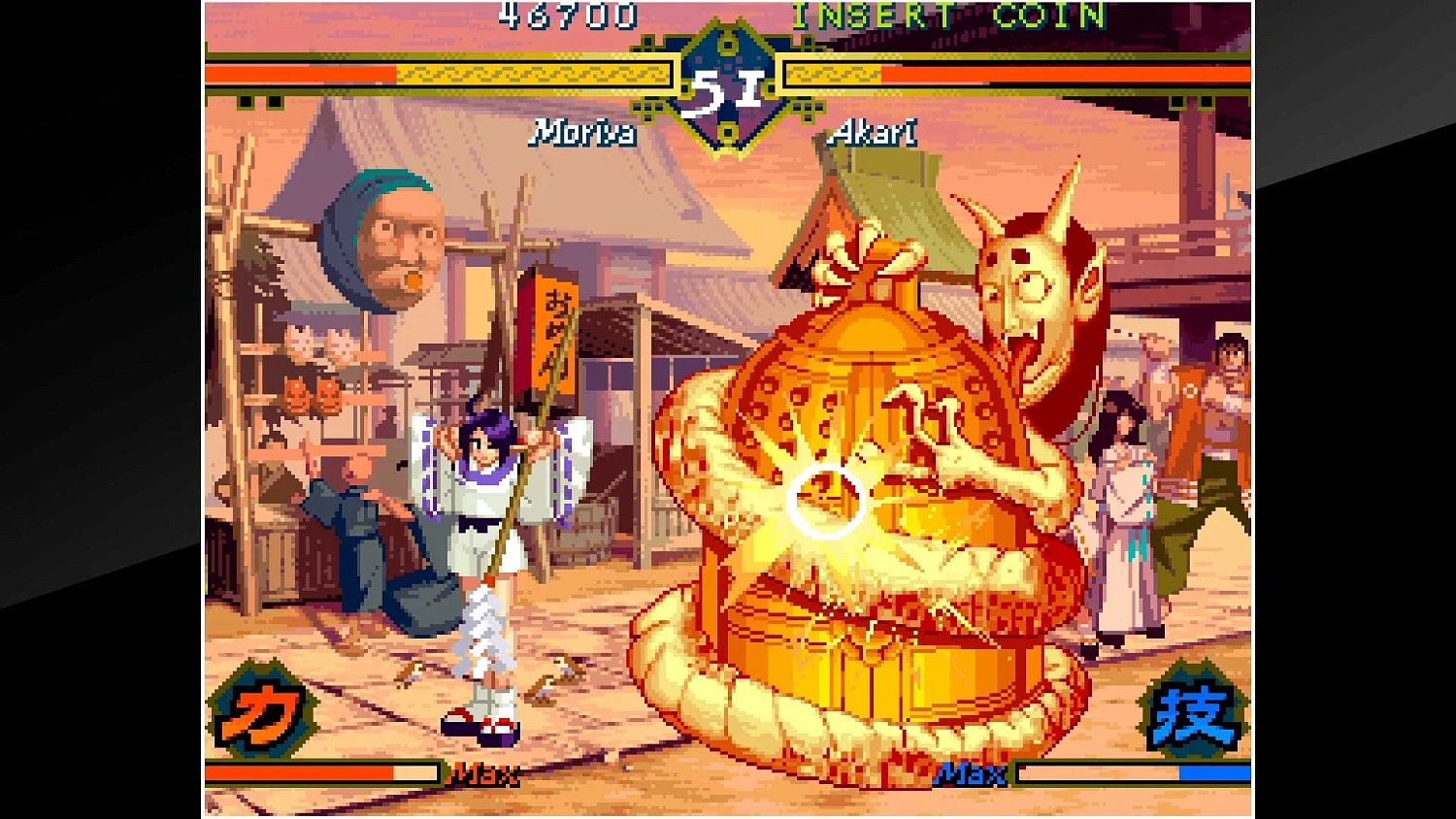Expand the Moriya name label

click(x=580, y=134)
